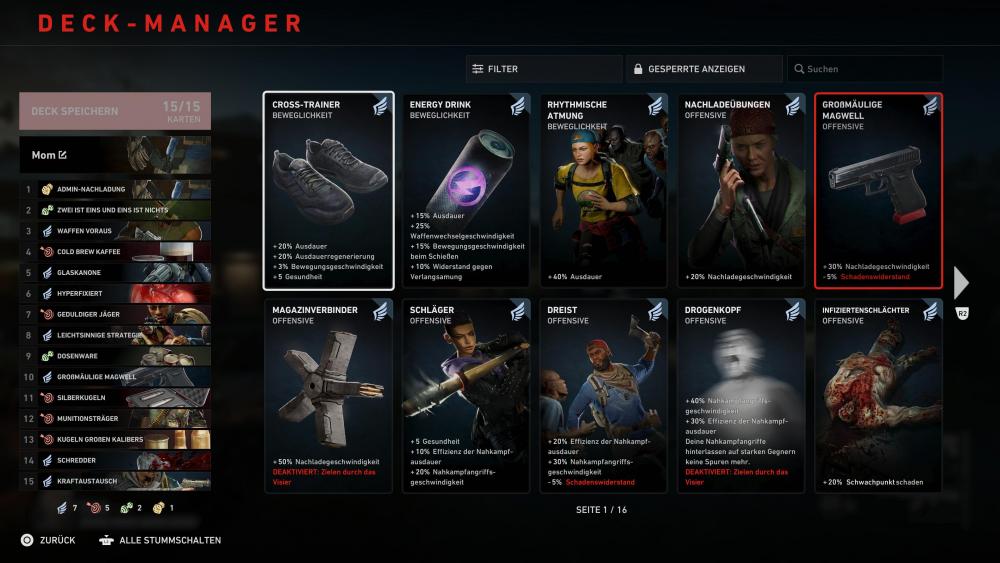Open the Filter options

coord(543,69)
